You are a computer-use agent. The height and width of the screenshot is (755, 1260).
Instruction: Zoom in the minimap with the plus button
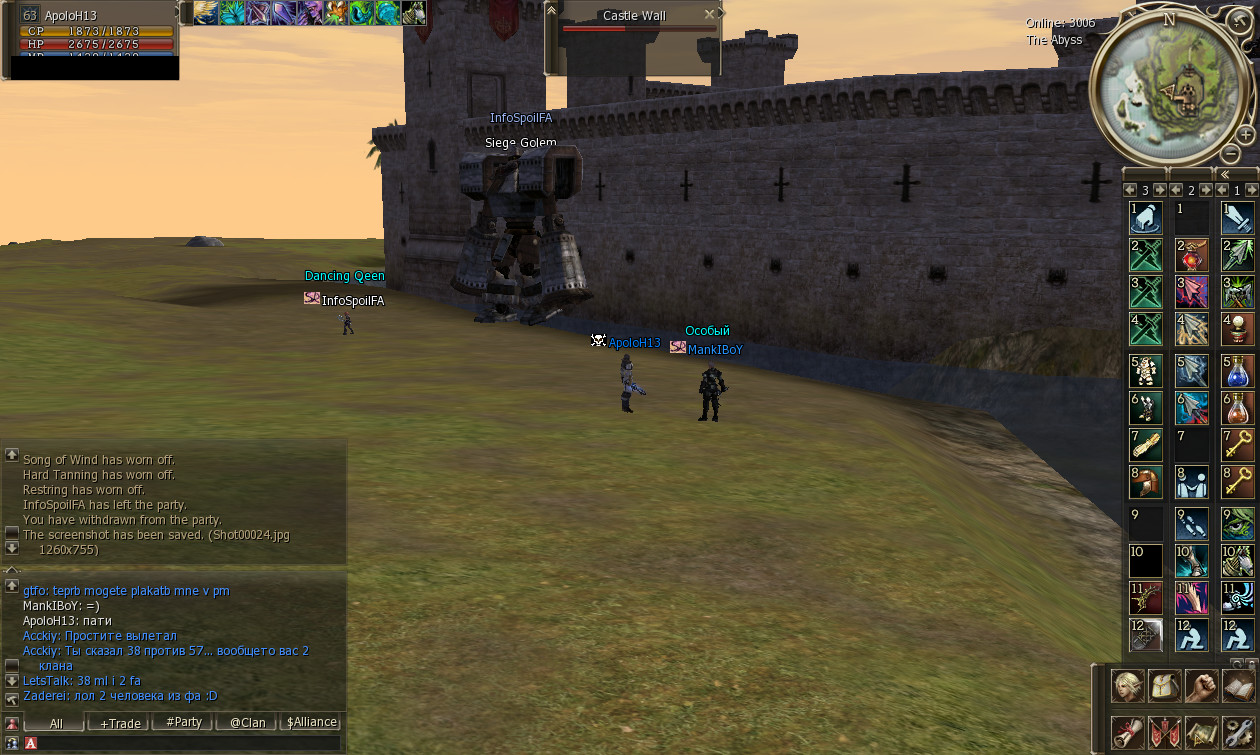(x=1245, y=134)
